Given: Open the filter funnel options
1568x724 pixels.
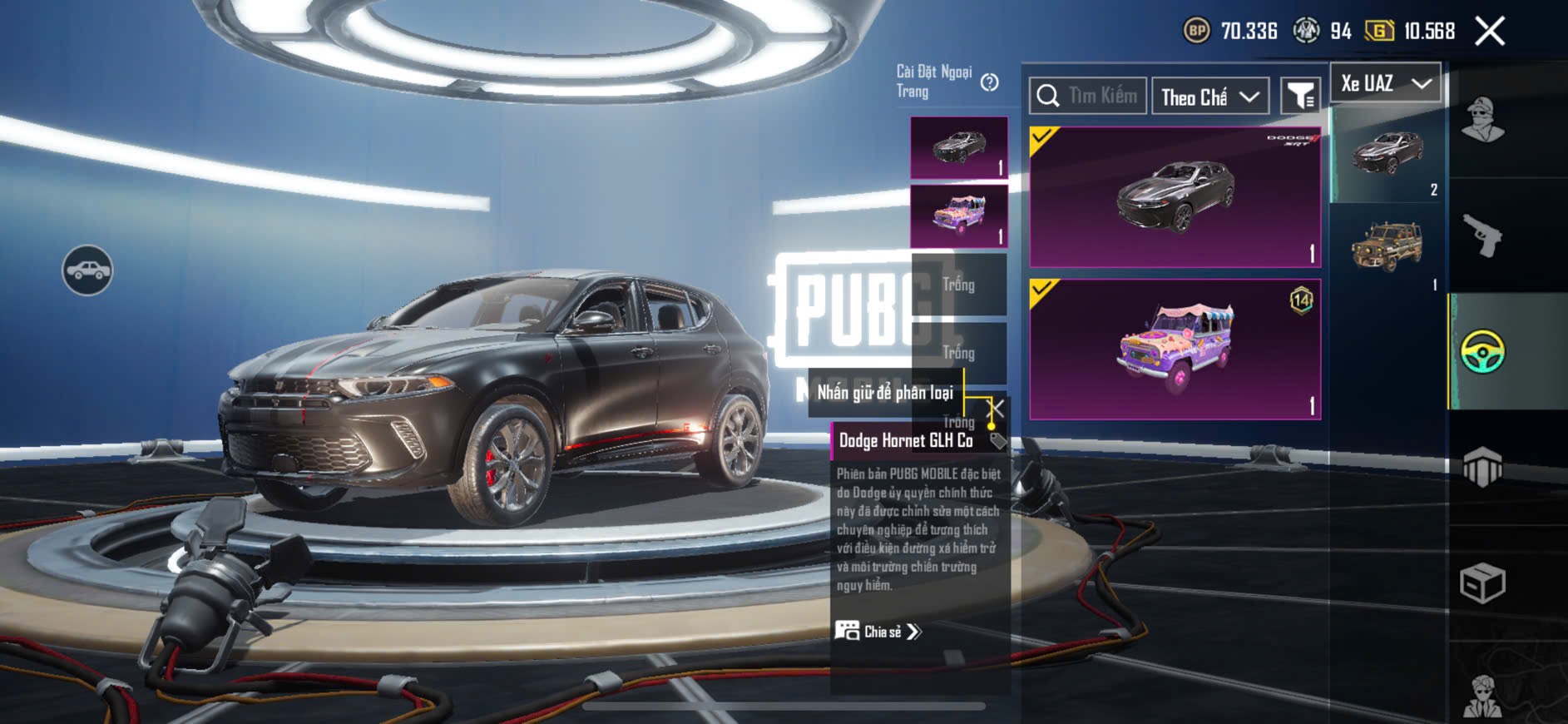Looking at the screenshot, I should click(x=1300, y=97).
